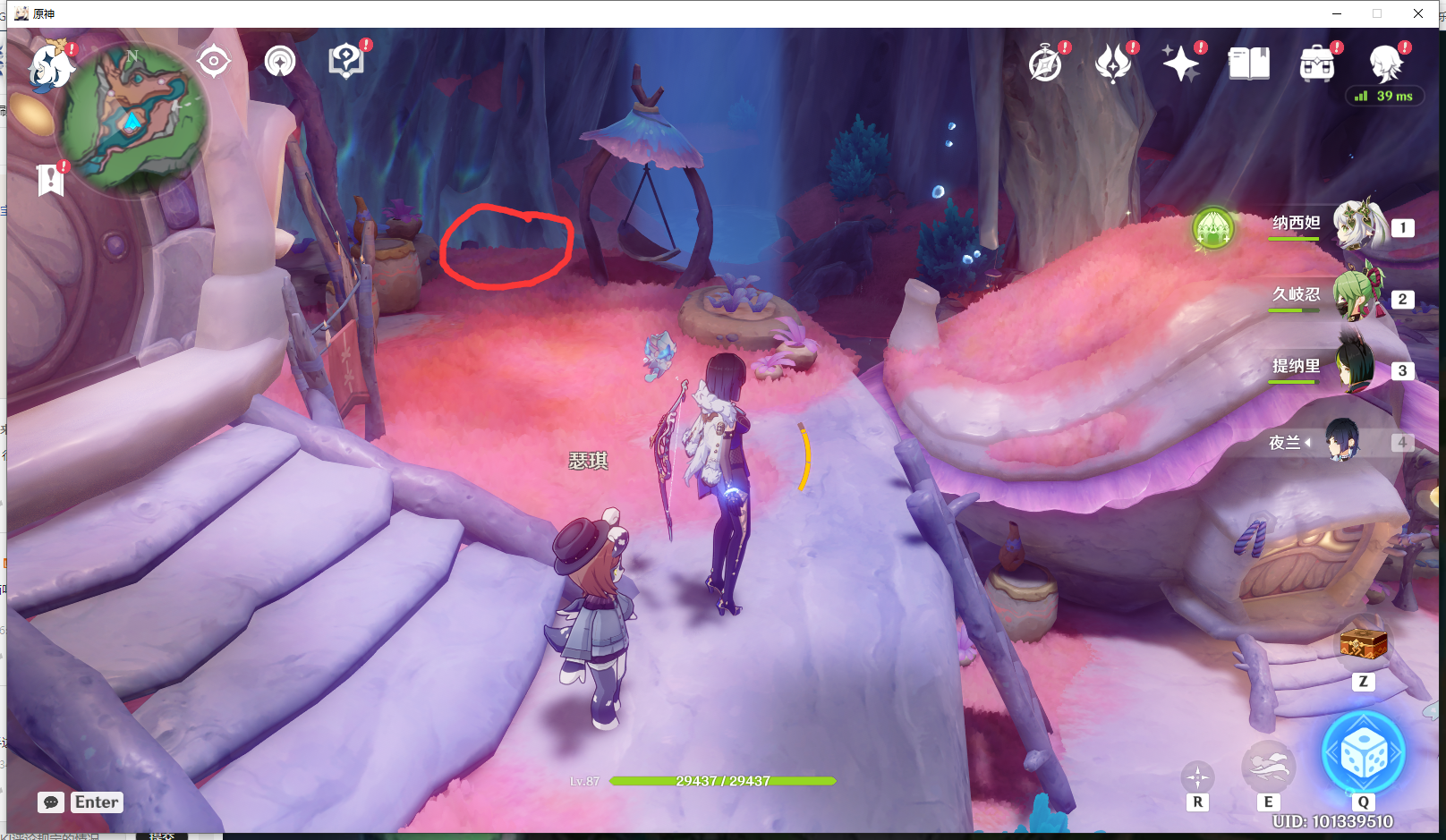
Task: Open the Adventurer Handbook book icon
Action: 1249,64
